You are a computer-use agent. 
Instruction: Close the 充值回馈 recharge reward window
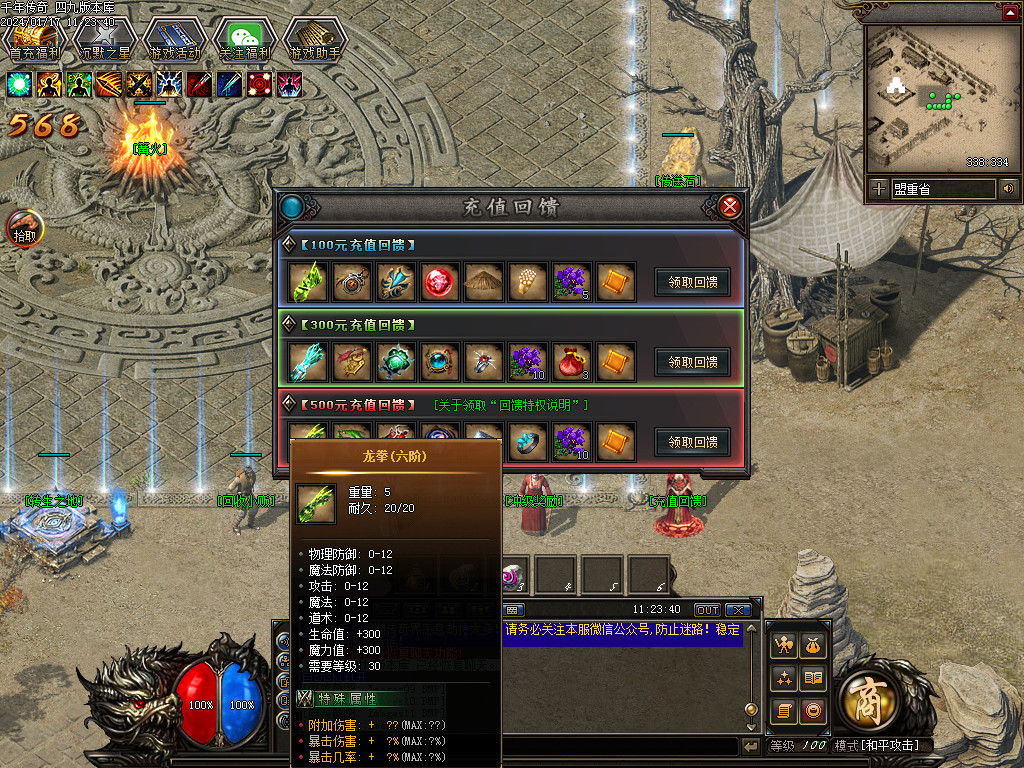click(x=730, y=207)
